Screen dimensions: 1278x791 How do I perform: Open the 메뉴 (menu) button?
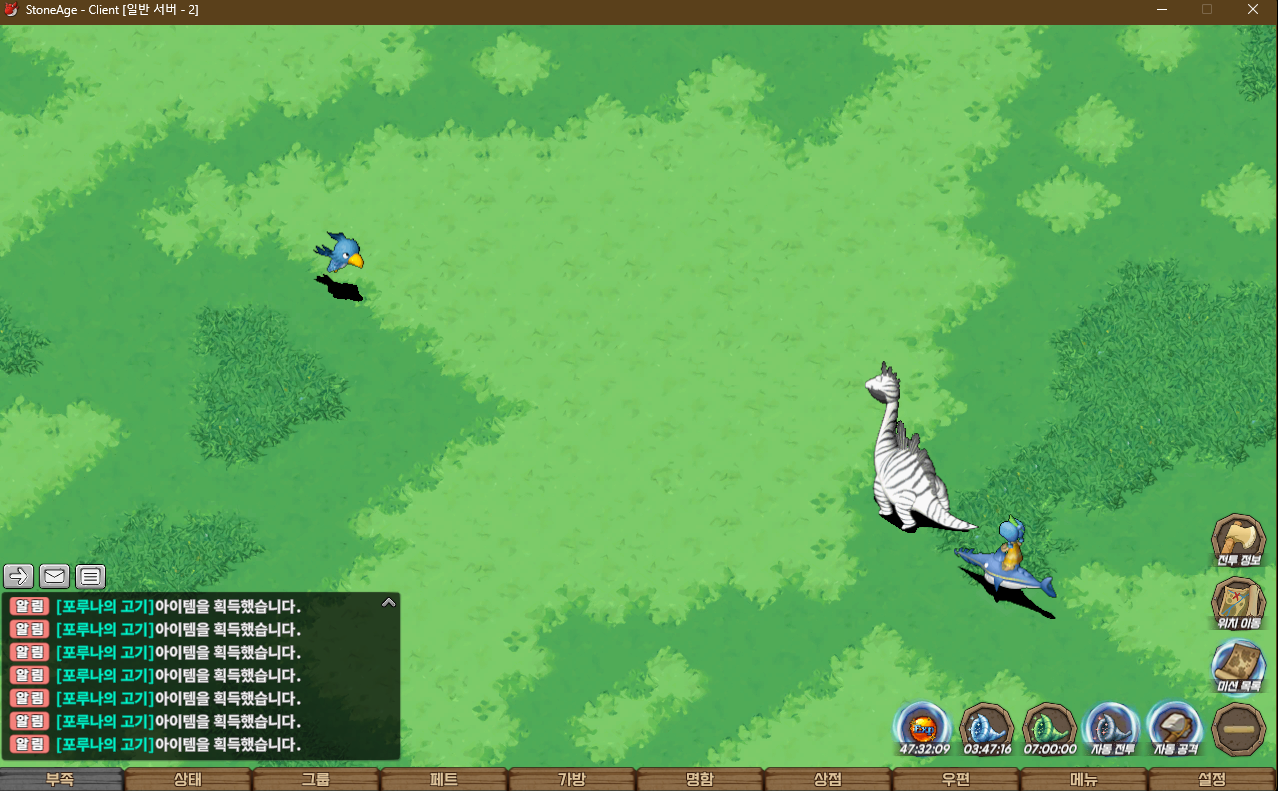coord(1084,779)
